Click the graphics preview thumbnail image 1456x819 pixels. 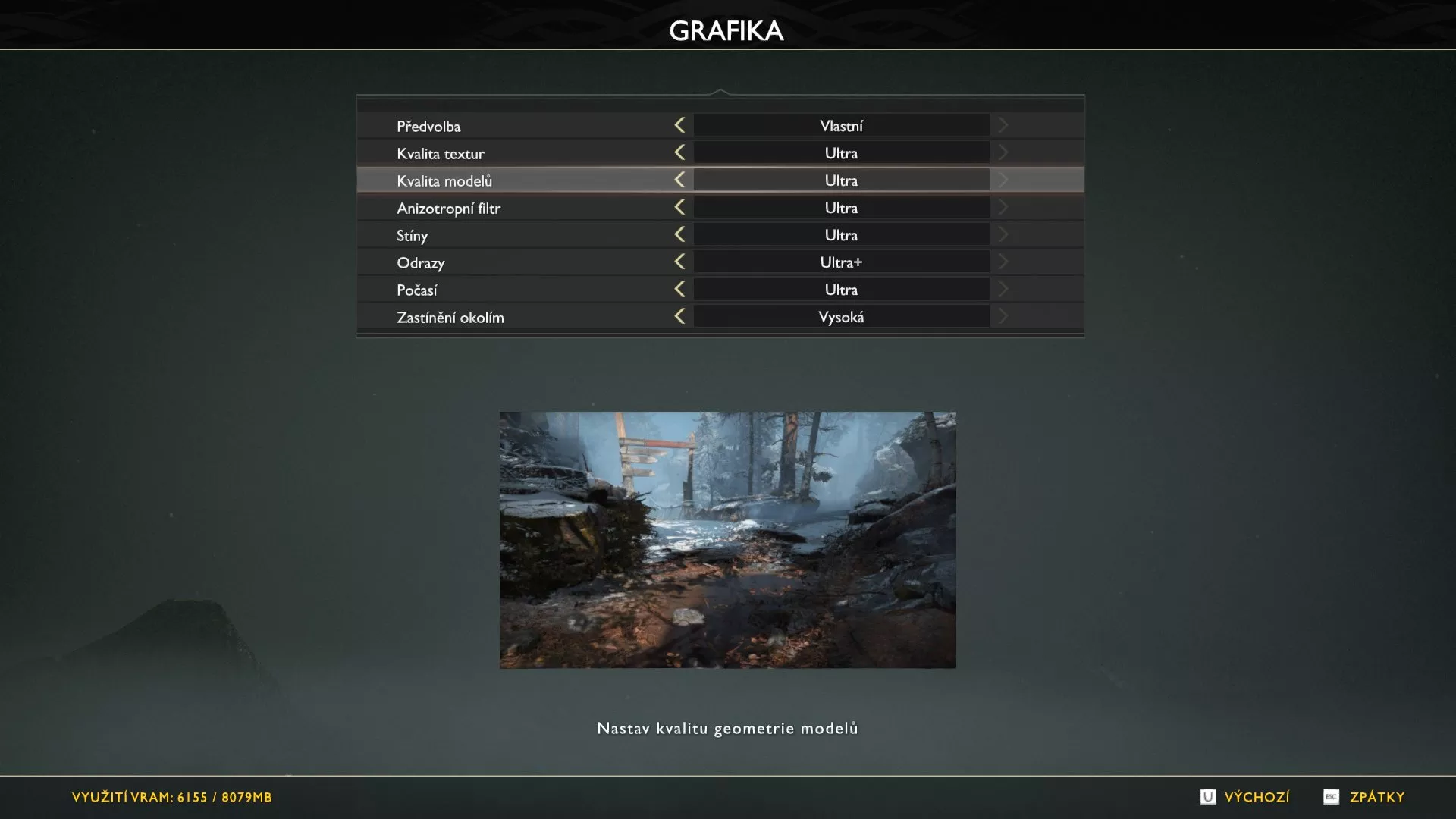[728, 539]
